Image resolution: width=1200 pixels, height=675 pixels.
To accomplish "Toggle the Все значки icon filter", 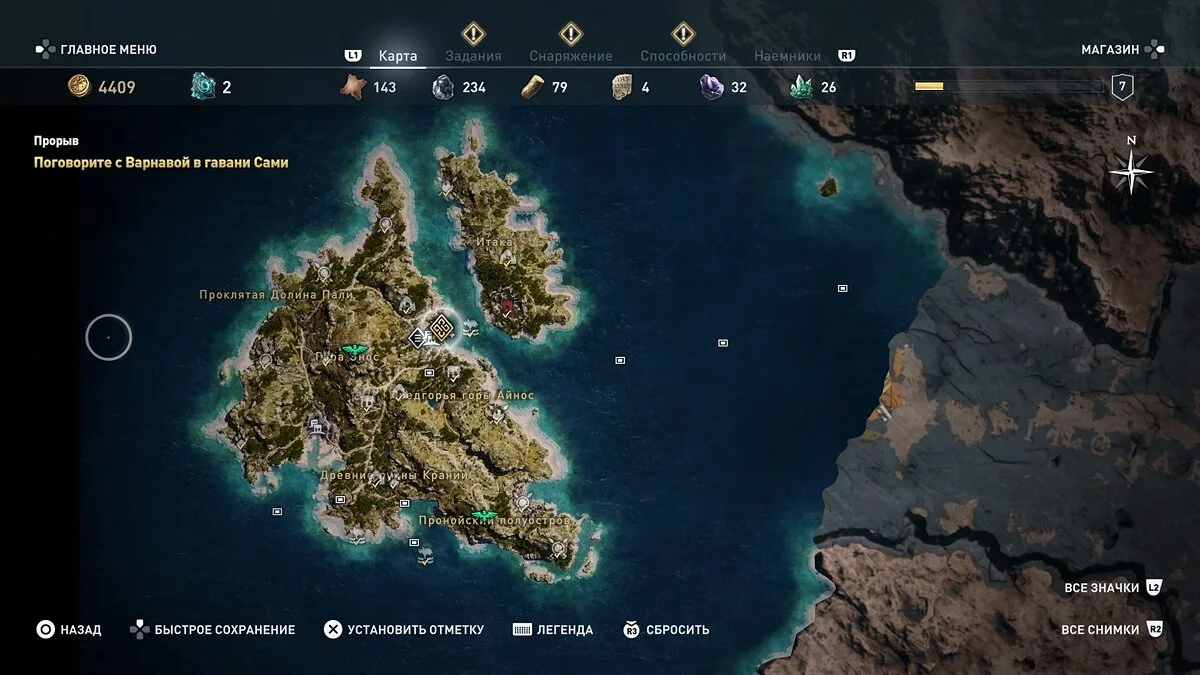I will (x=1102, y=588).
